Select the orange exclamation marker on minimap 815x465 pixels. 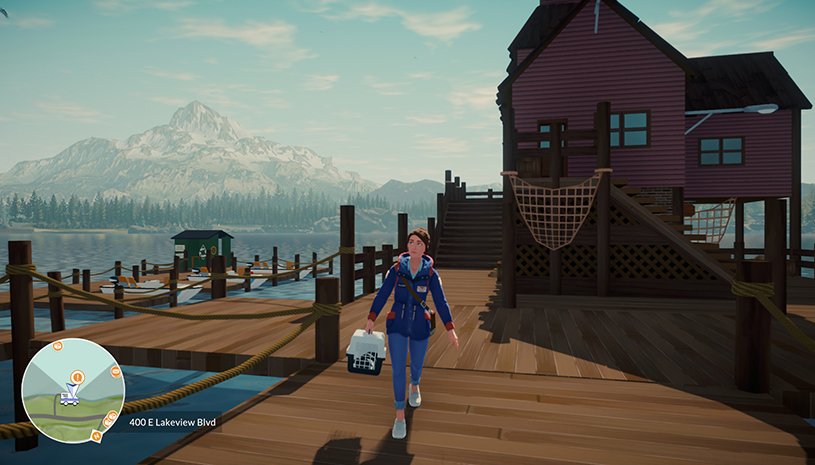click(77, 376)
